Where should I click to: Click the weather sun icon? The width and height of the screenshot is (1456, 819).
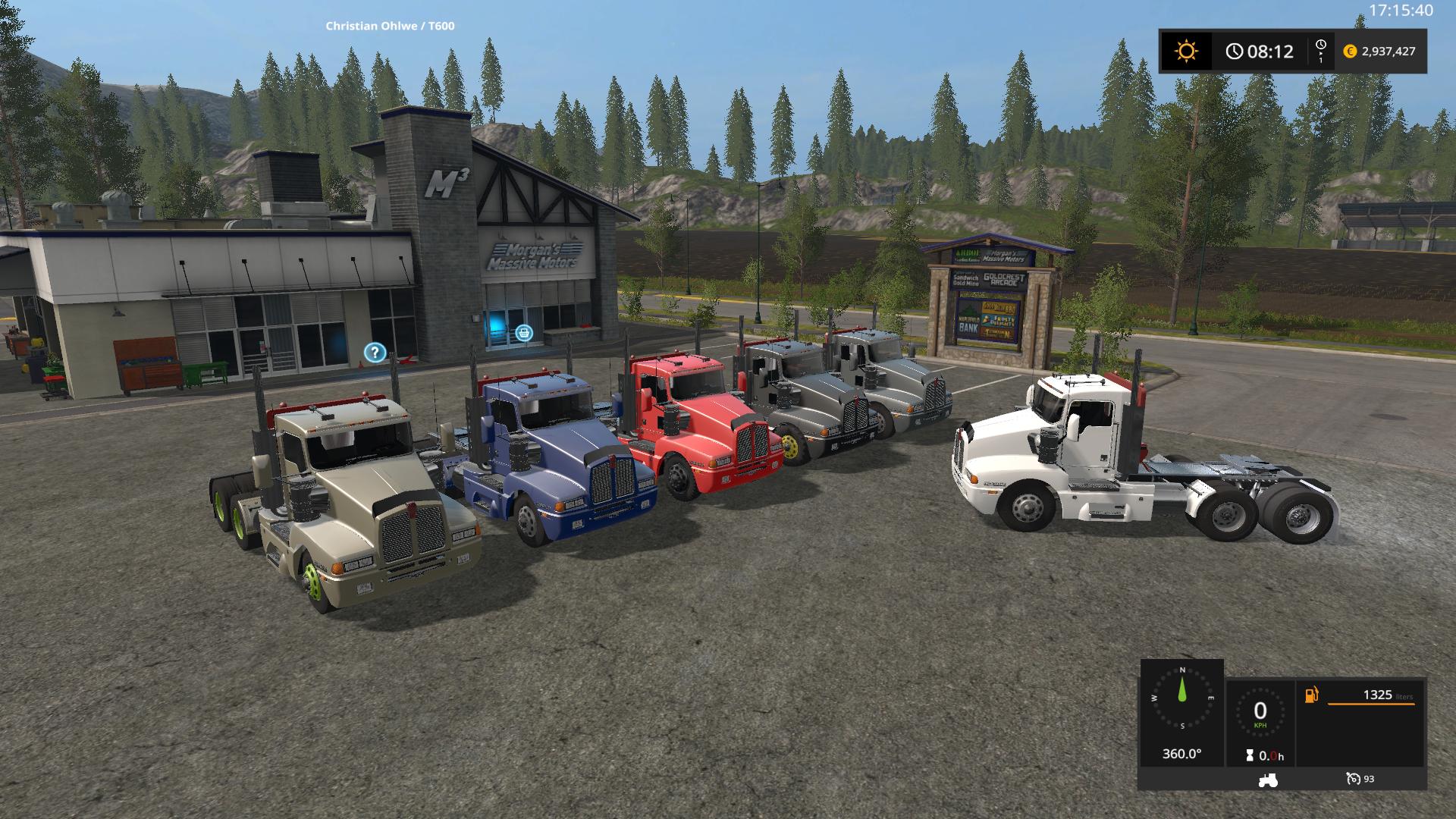(x=1187, y=52)
